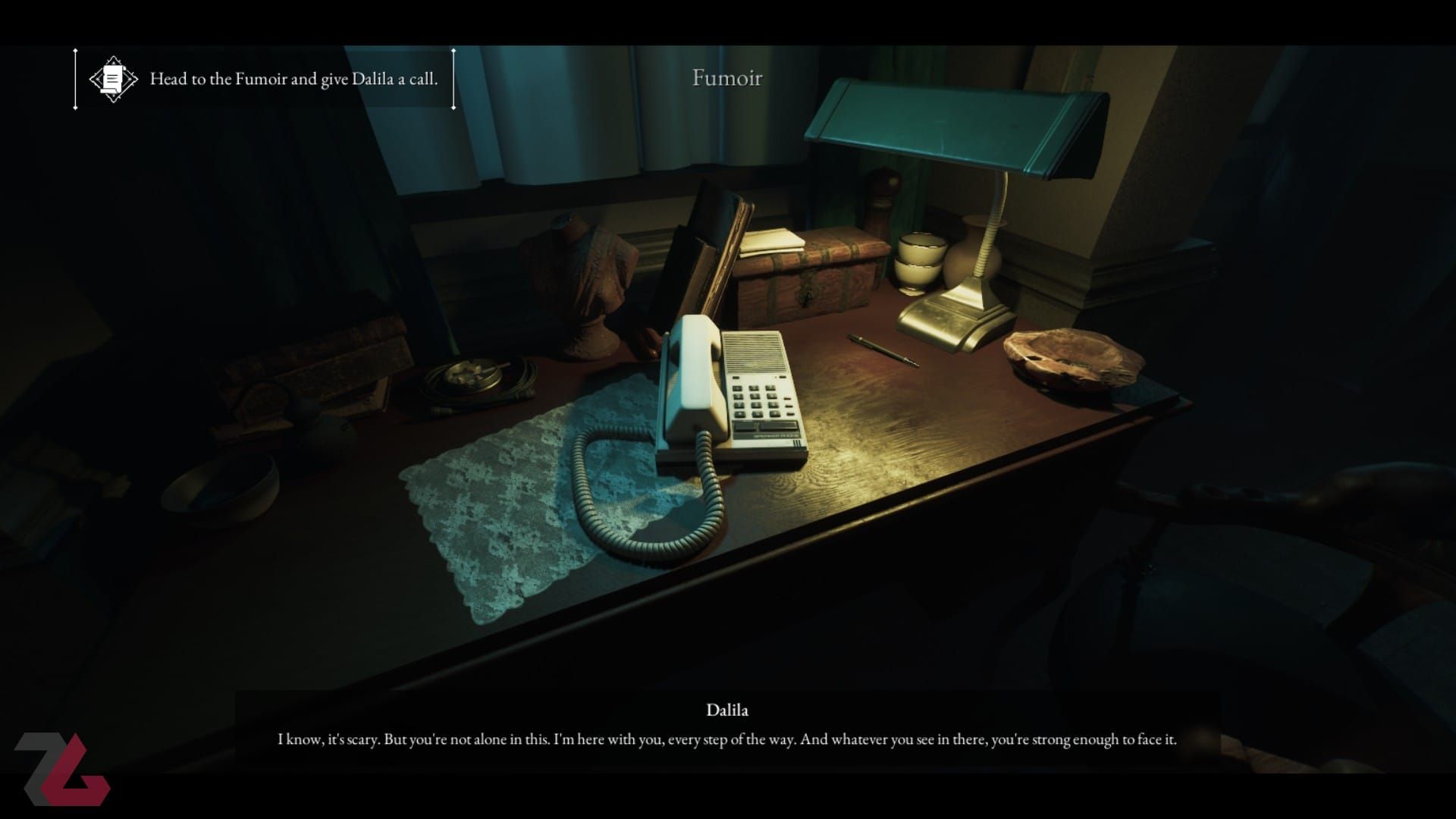Select the Dalila call objective tracker text
This screenshot has height=819, width=1456.
point(293,79)
